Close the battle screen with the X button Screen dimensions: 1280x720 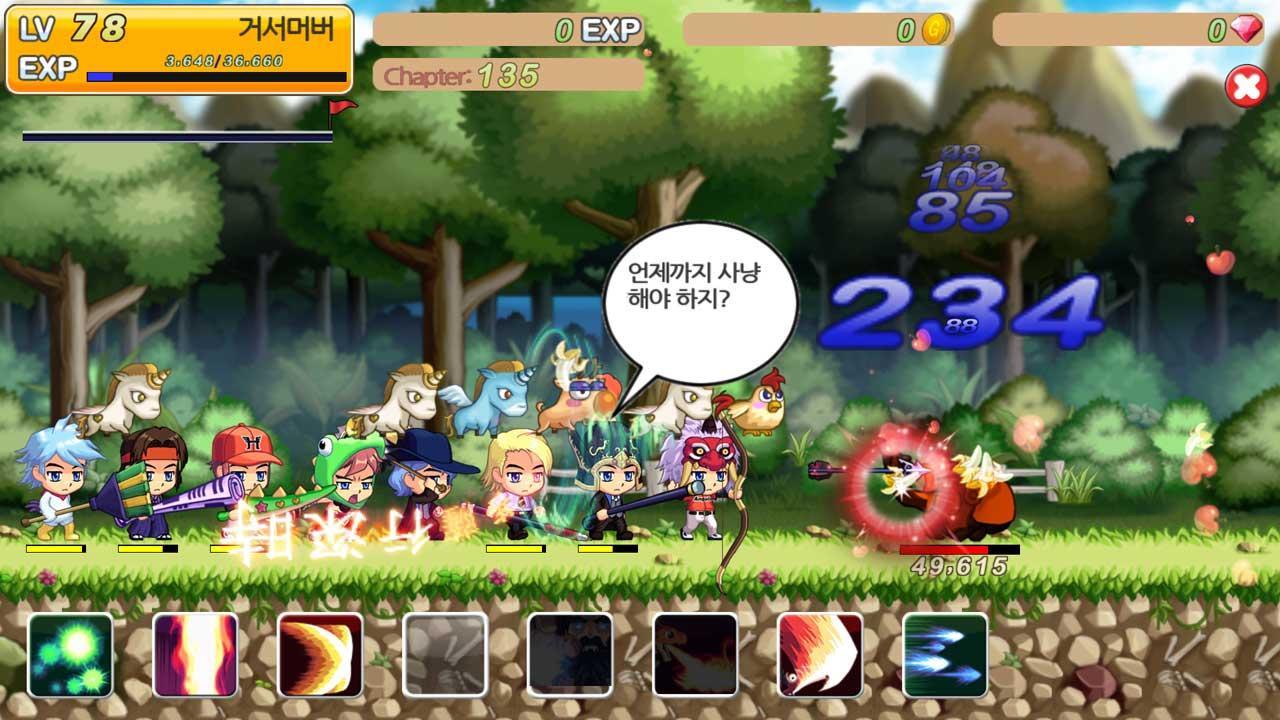[x=1245, y=85]
